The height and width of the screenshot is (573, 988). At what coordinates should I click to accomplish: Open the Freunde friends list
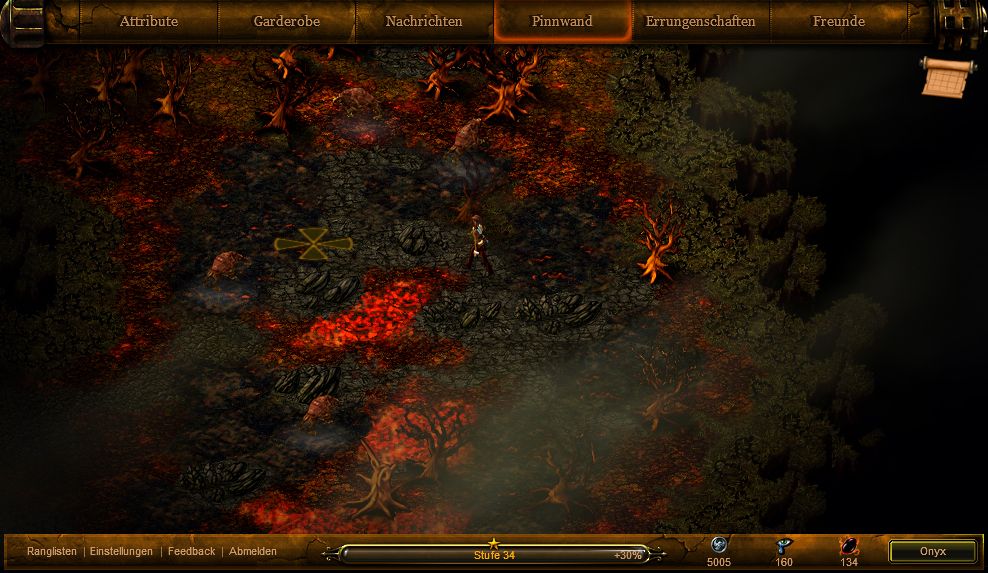point(838,21)
